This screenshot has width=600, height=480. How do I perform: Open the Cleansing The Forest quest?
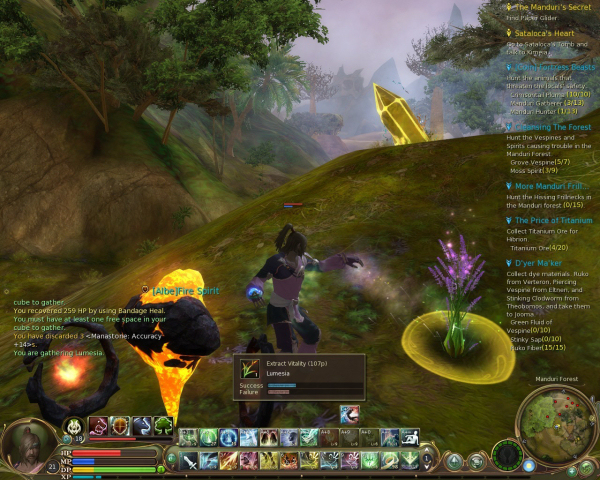point(553,128)
